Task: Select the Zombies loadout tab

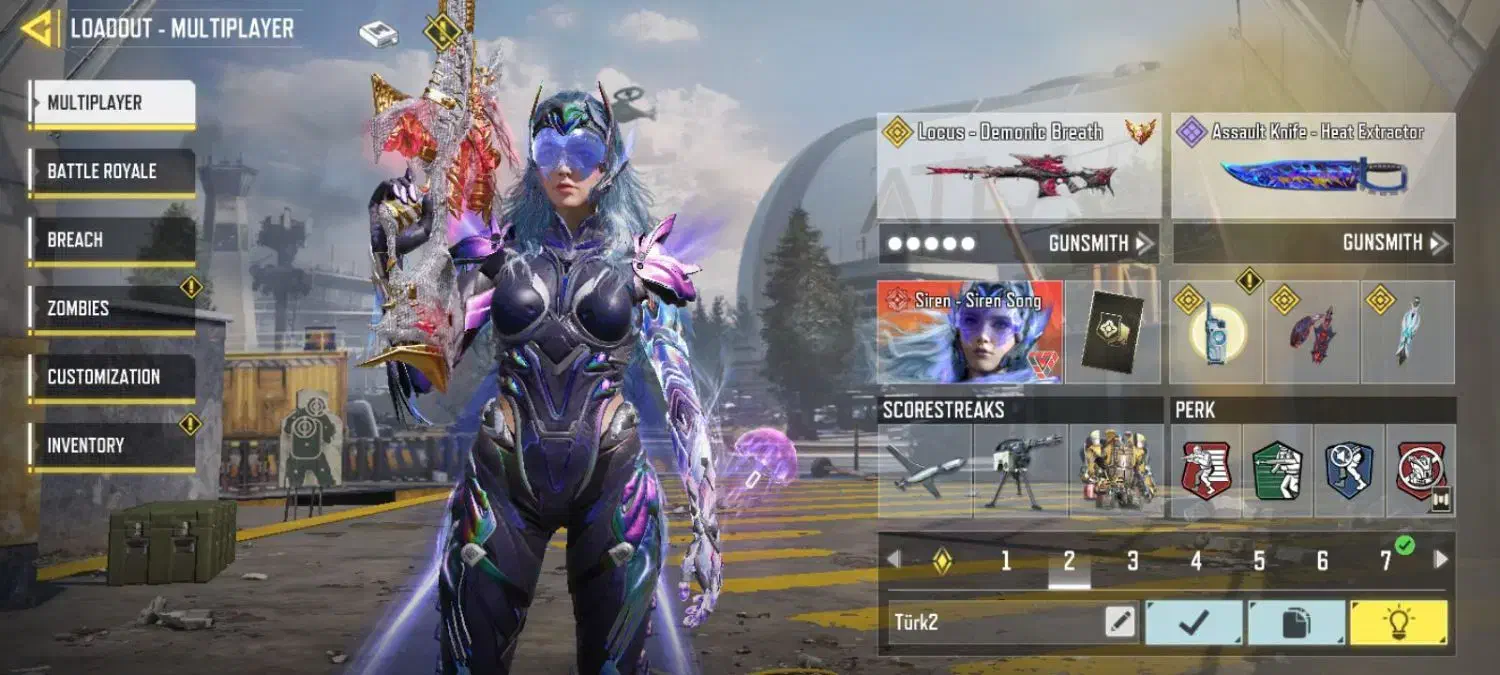Action: tap(112, 309)
